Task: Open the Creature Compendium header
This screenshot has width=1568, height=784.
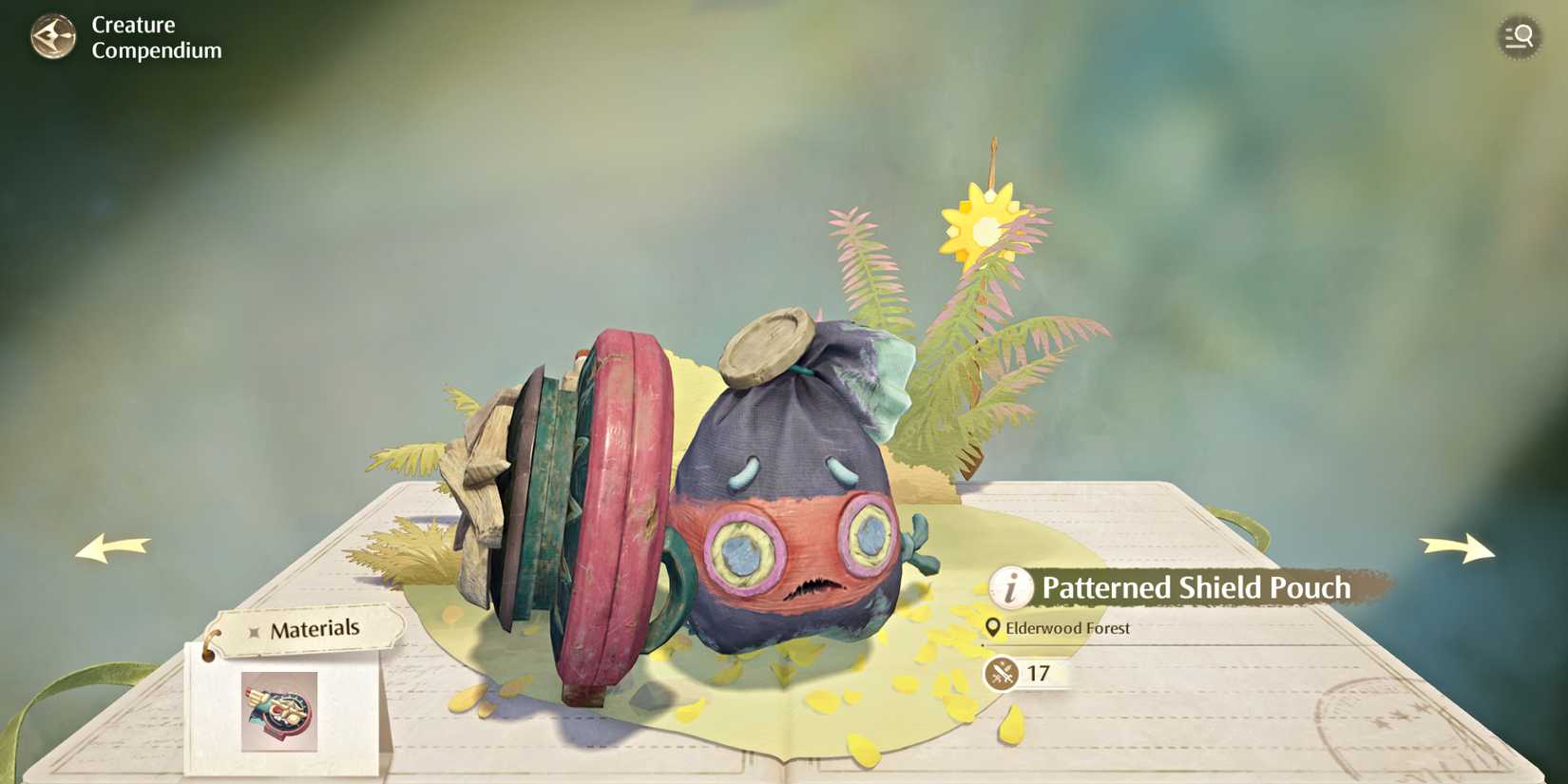Action: click(156, 38)
